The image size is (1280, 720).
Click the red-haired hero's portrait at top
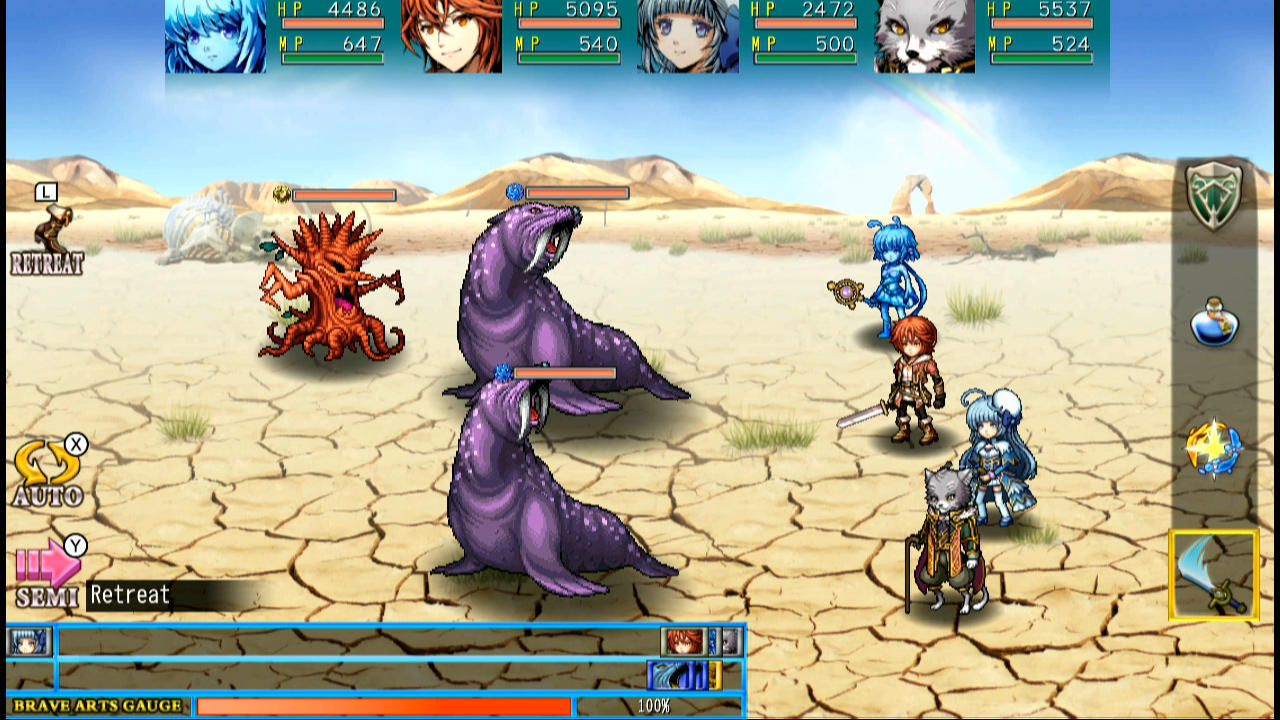click(452, 38)
